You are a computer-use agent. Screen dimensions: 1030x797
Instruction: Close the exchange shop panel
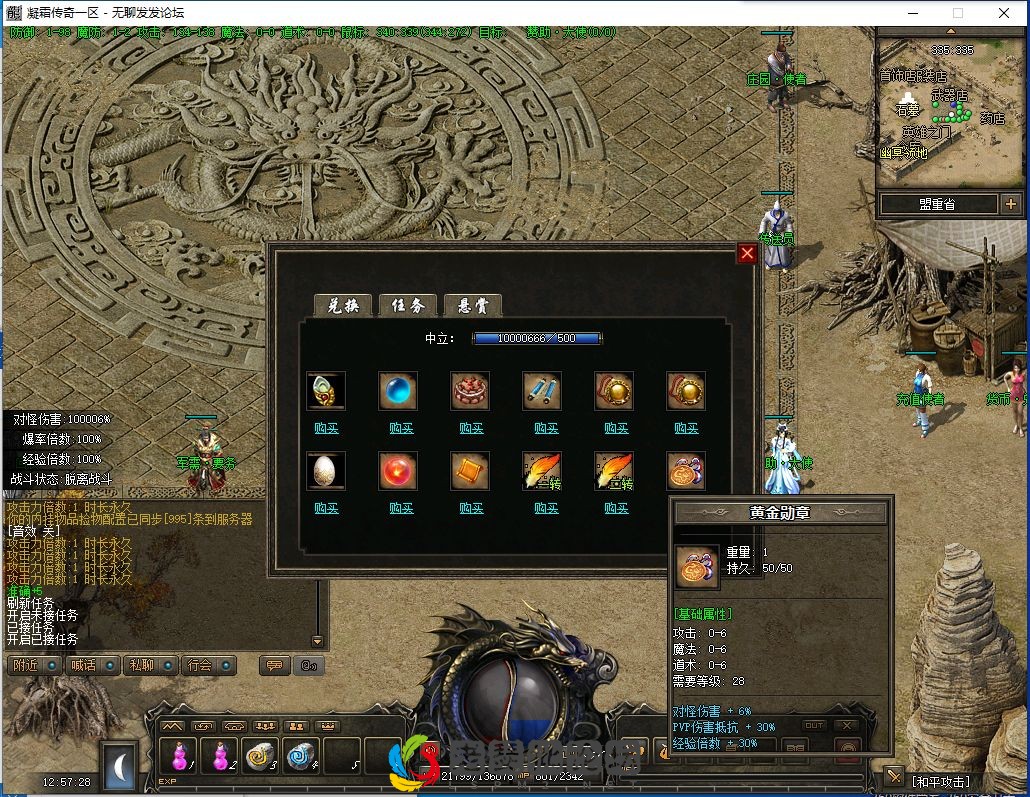click(x=747, y=254)
